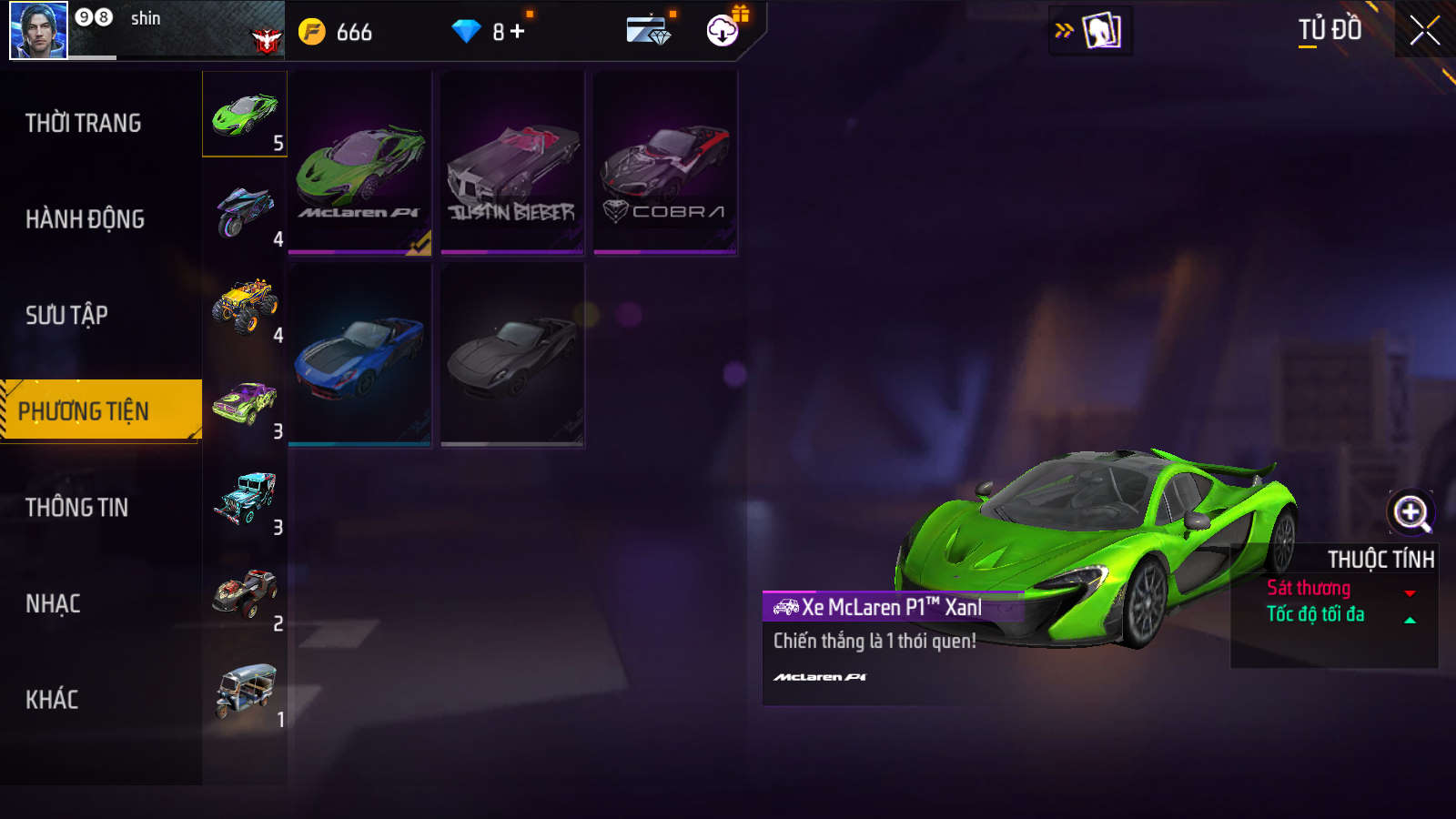Viewport: 1456px width, 819px height.
Task: Switch to the Hành Động tab
Action: (85, 219)
